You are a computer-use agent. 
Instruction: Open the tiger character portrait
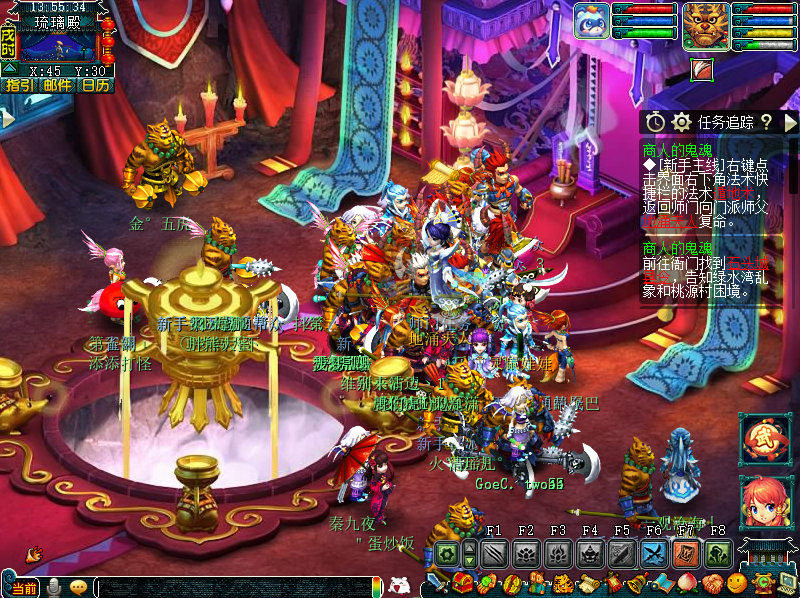[706, 23]
